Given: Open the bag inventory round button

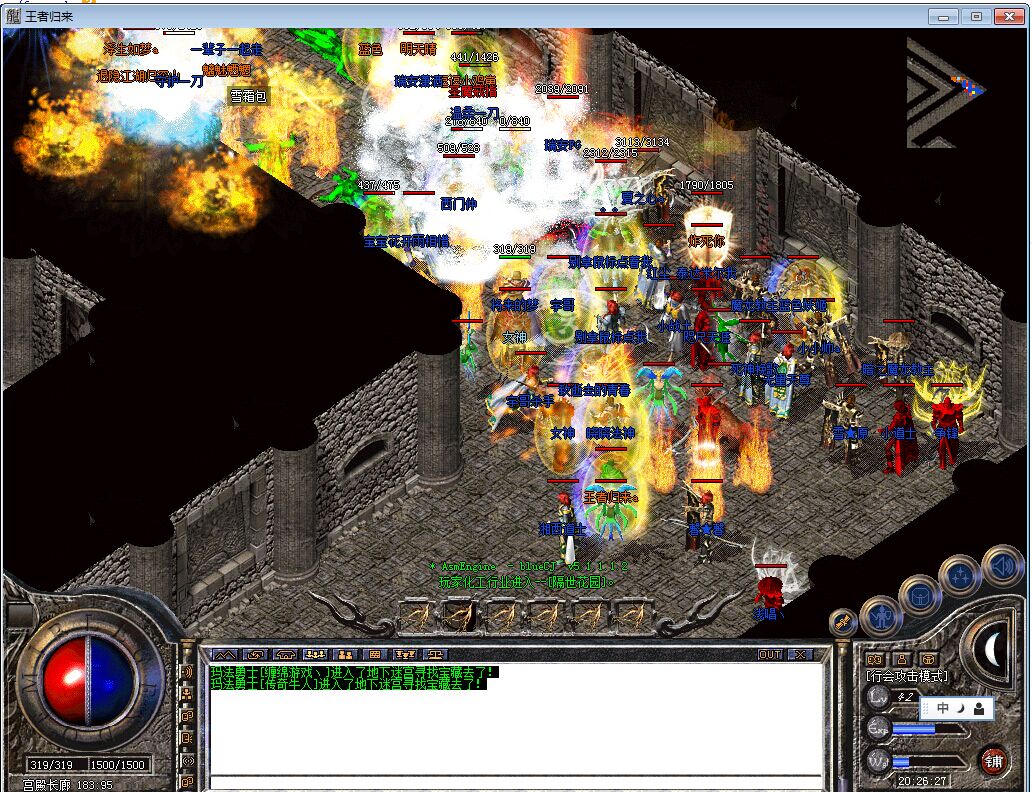Looking at the screenshot, I should [919, 597].
